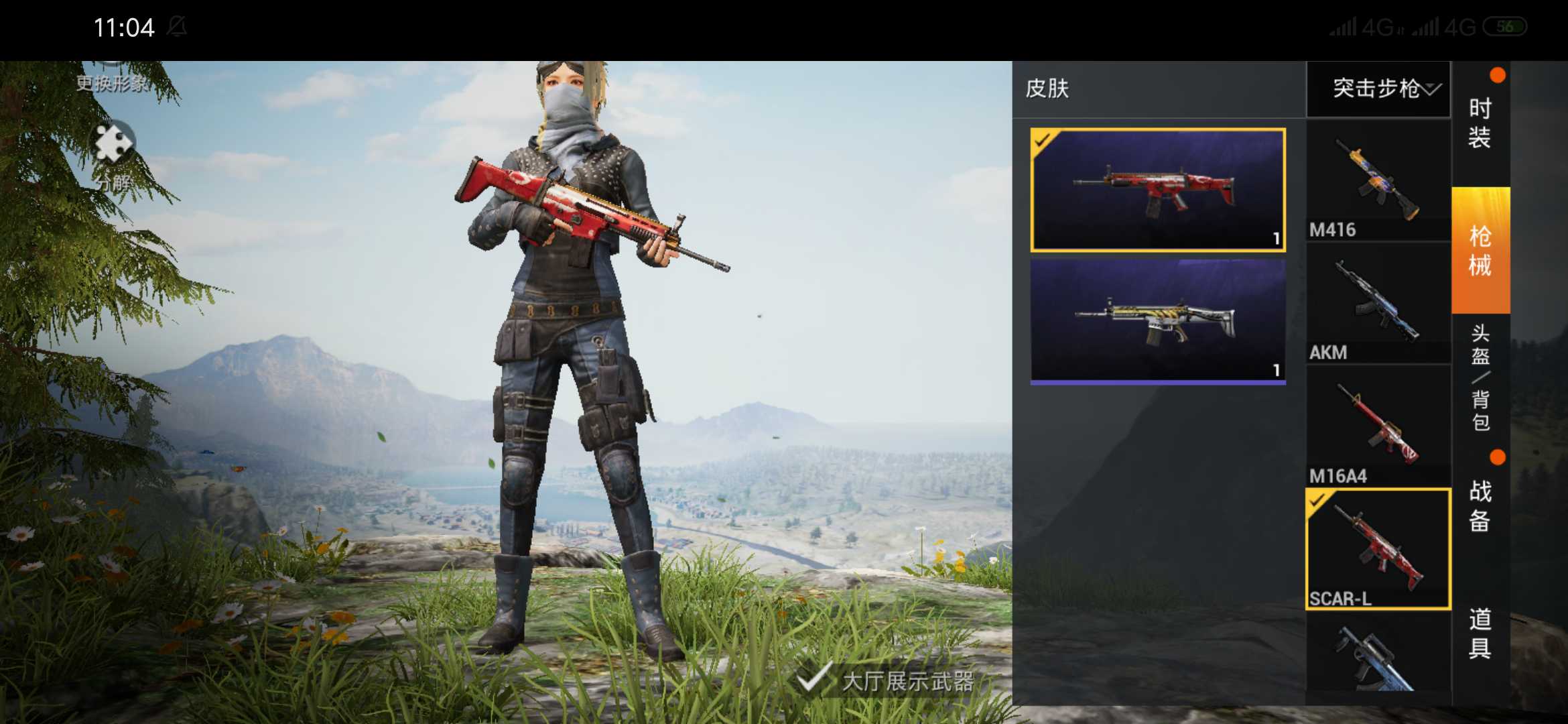Open the 分解 puzzle piece dismantle button

pos(113,156)
